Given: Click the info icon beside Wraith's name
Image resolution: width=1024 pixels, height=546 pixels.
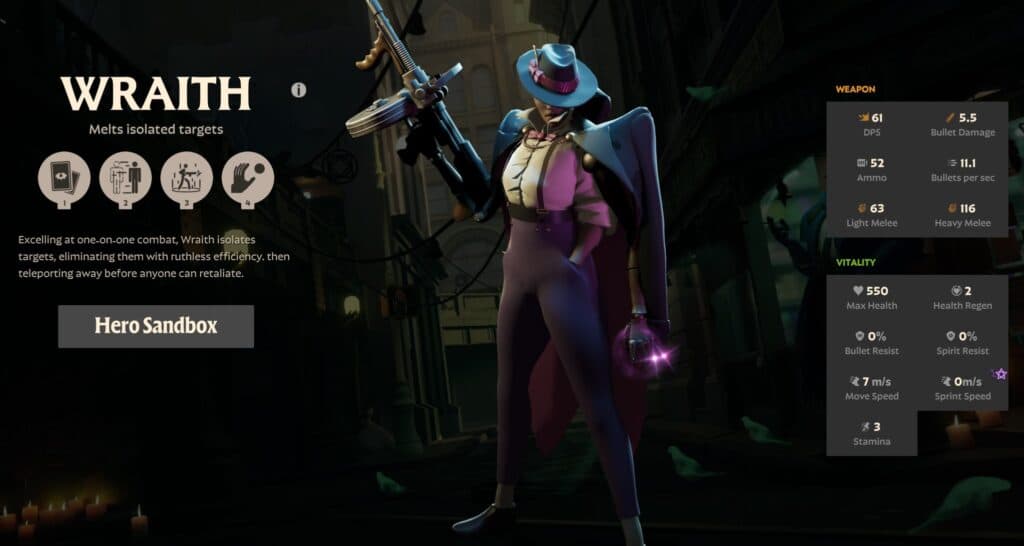Looking at the screenshot, I should [298, 90].
